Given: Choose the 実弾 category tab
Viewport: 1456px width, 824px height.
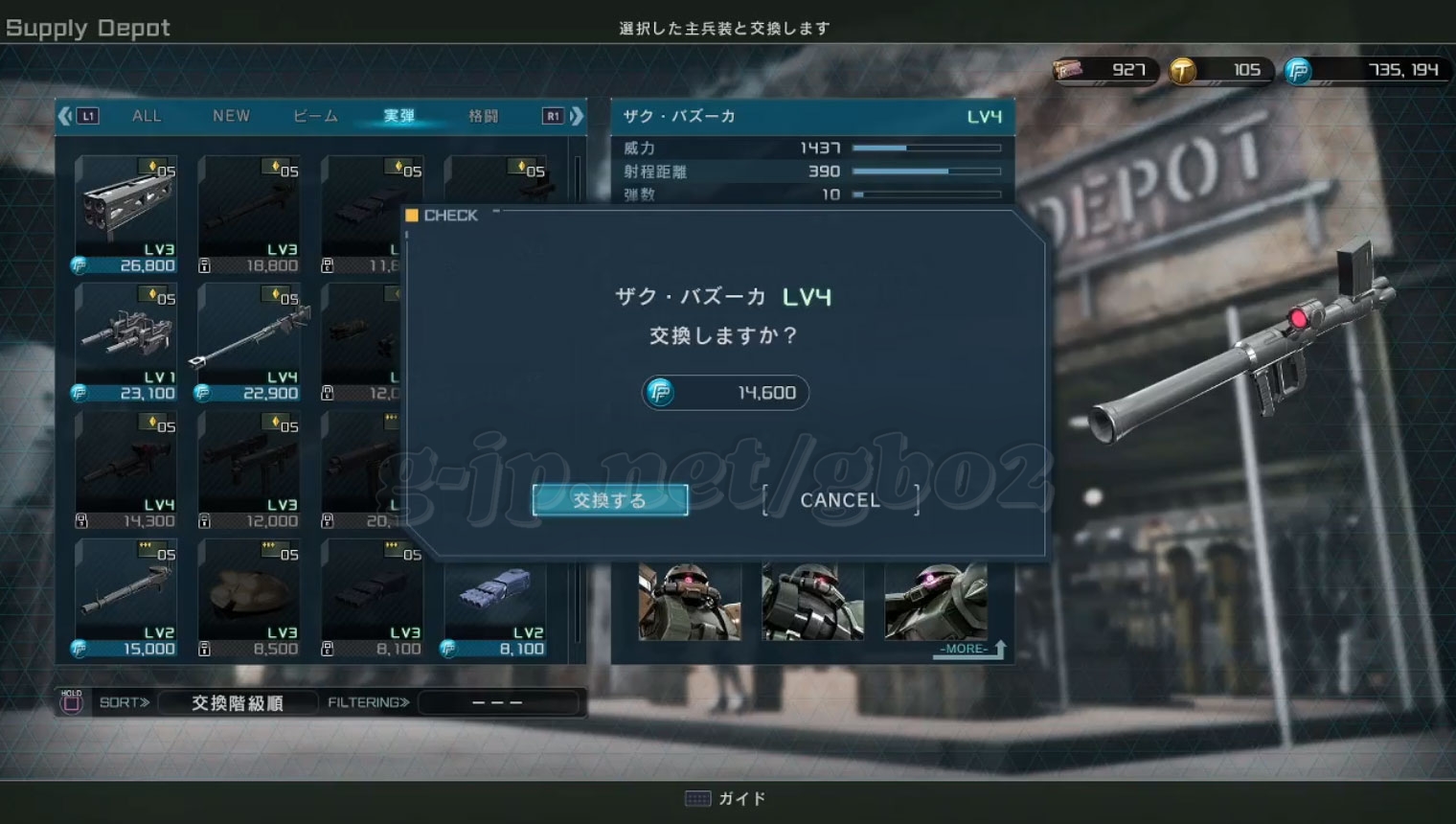Looking at the screenshot, I should pyautogui.click(x=399, y=116).
